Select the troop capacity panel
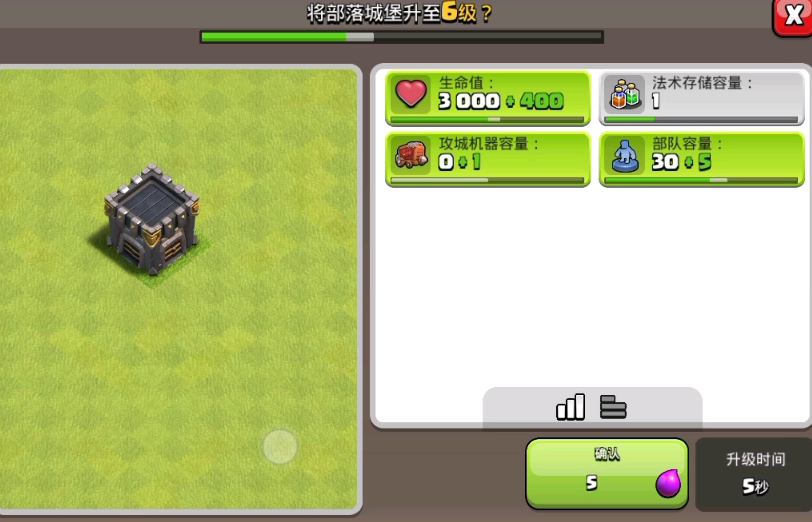This screenshot has width=812, height=522. click(x=701, y=158)
